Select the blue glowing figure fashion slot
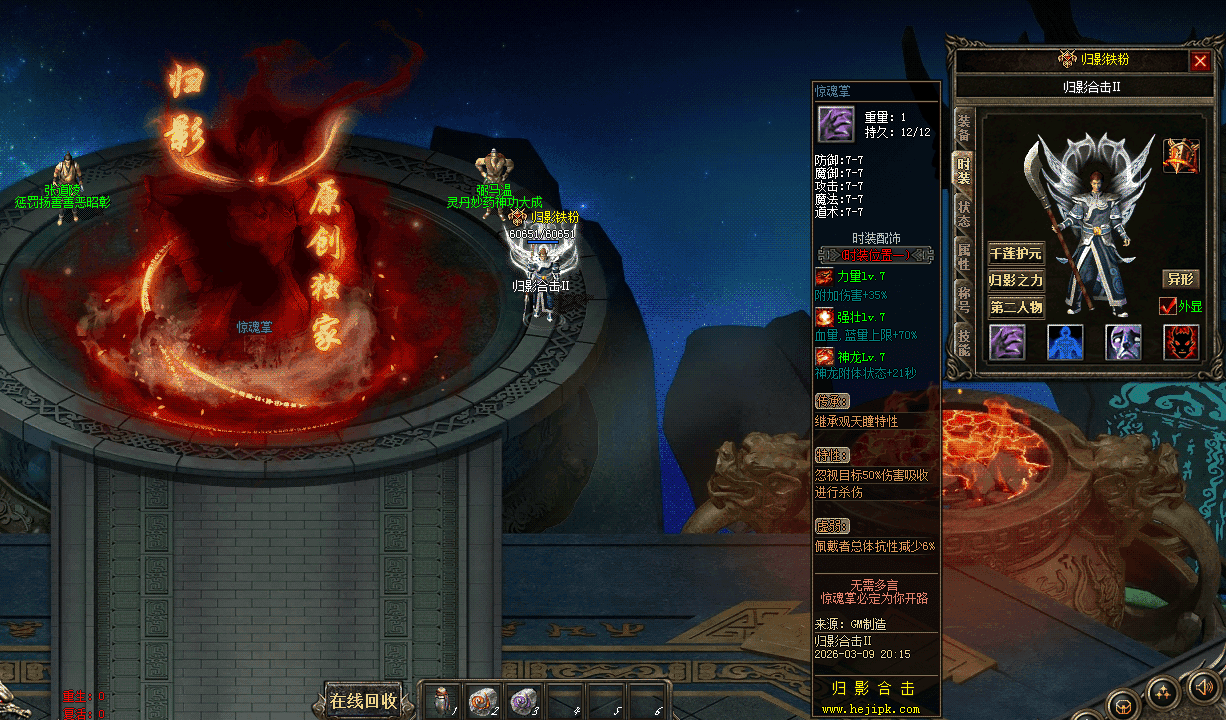Screen dimensions: 1226x720 (1065, 342)
